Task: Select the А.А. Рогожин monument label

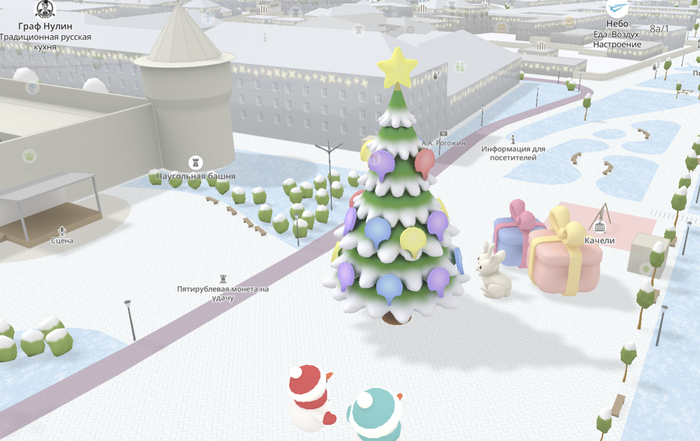Action: click(x=443, y=143)
